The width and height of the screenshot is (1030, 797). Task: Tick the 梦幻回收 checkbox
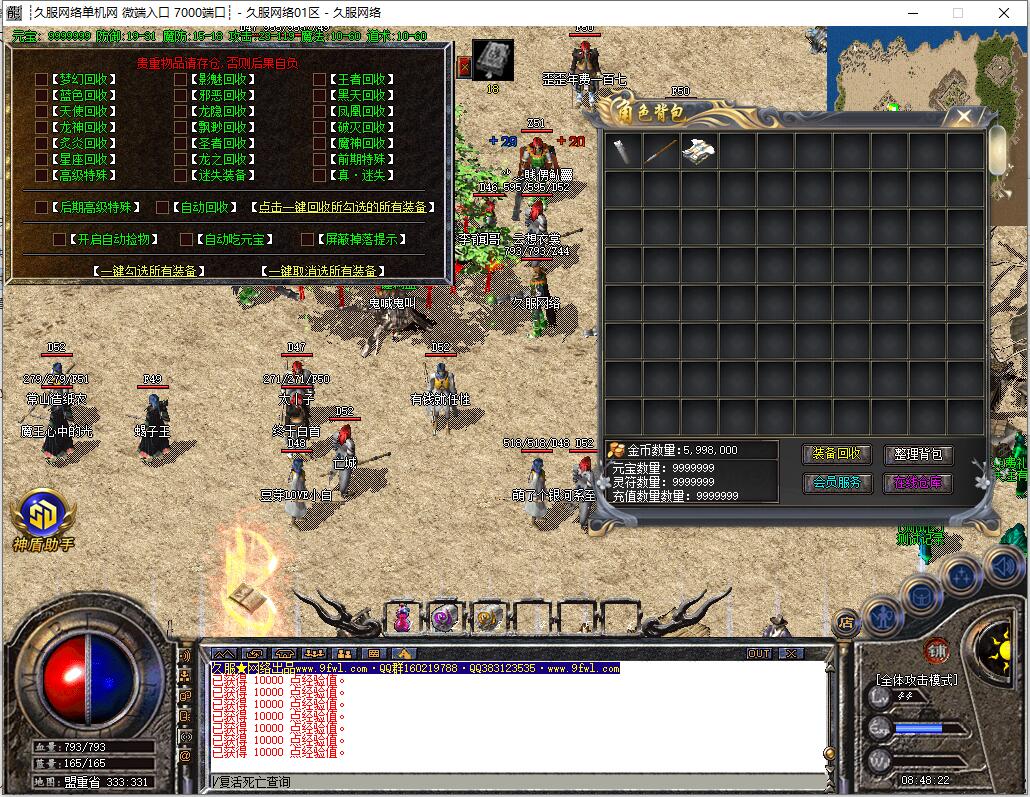(41, 80)
